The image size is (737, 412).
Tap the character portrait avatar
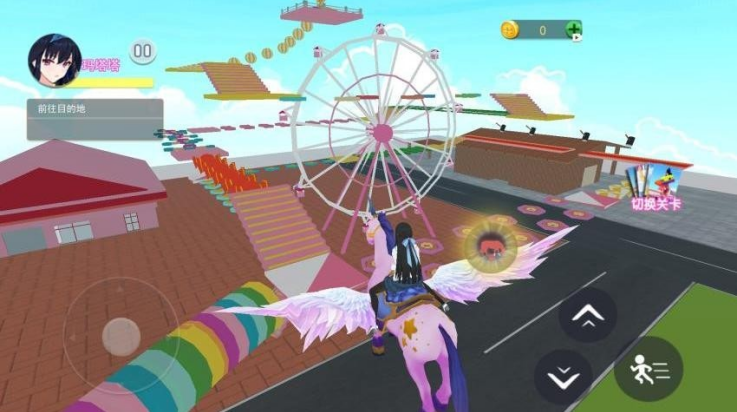pos(55,60)
